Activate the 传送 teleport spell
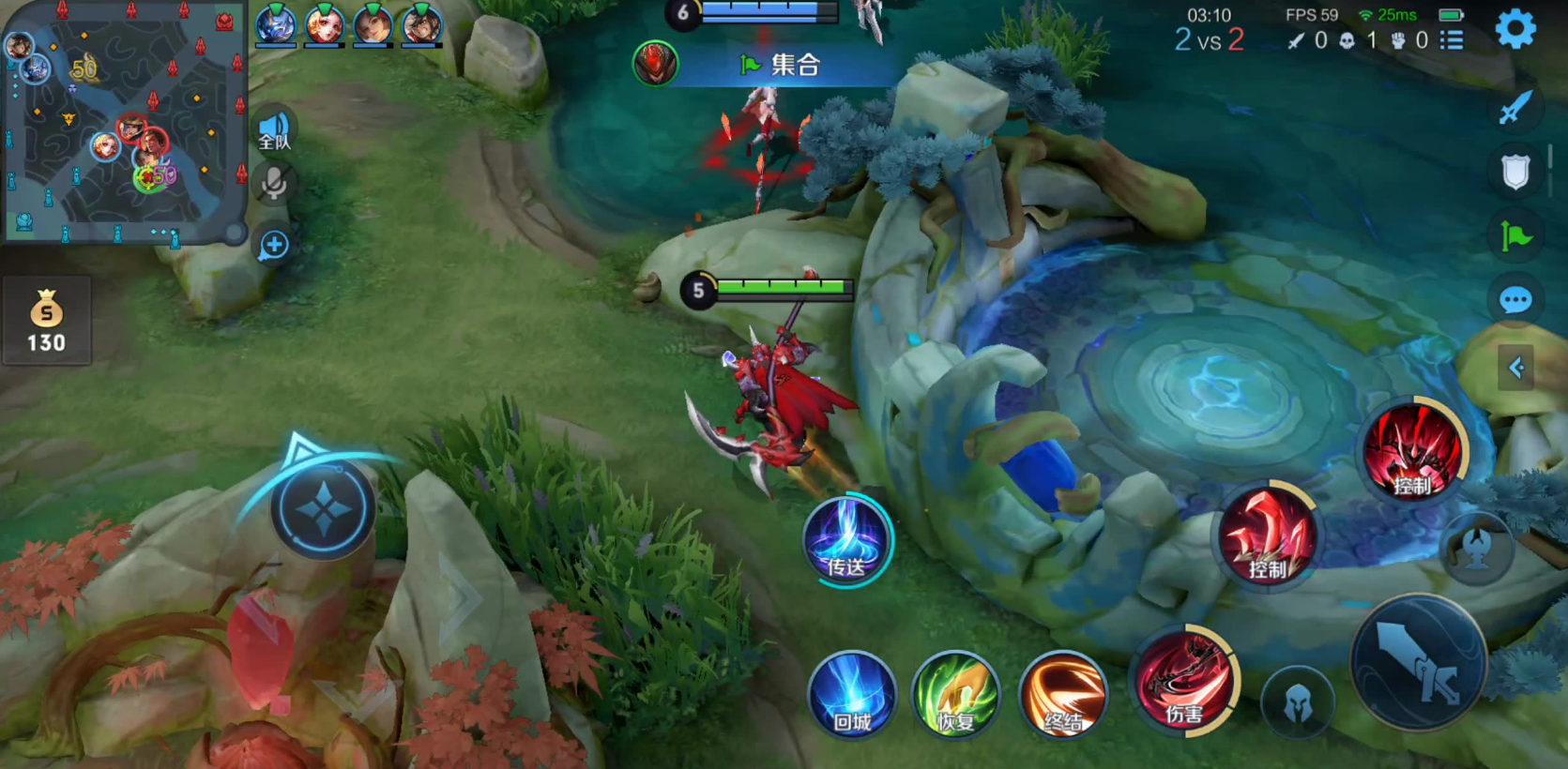This screenshot has height=769, width=1568. 846,541
